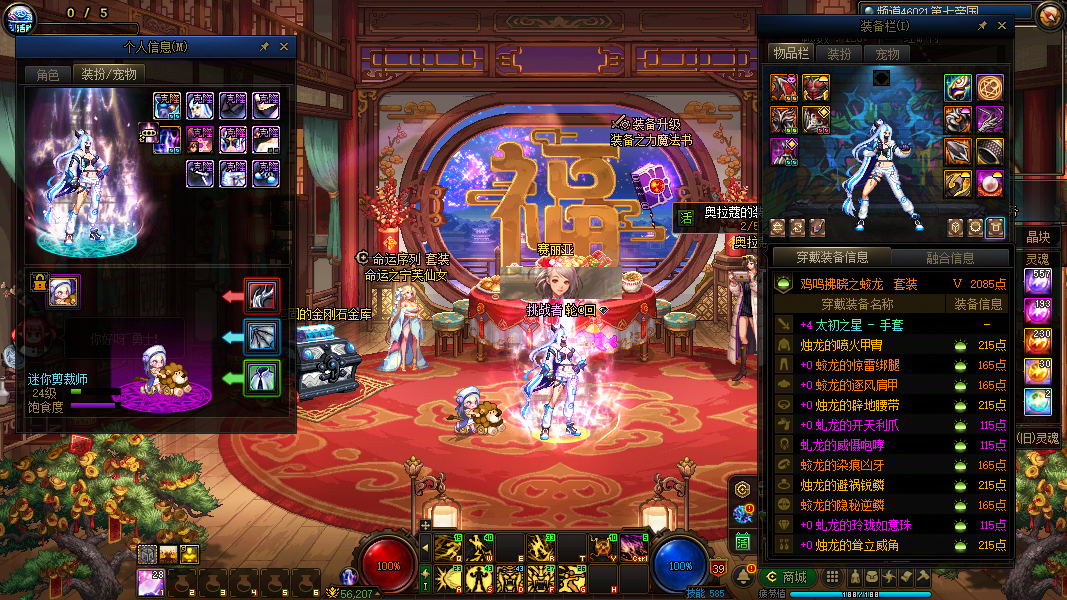This screenshot has height=600, width=1067.
Task: Switch to the 角色 tab
Action: coord(48,74)
